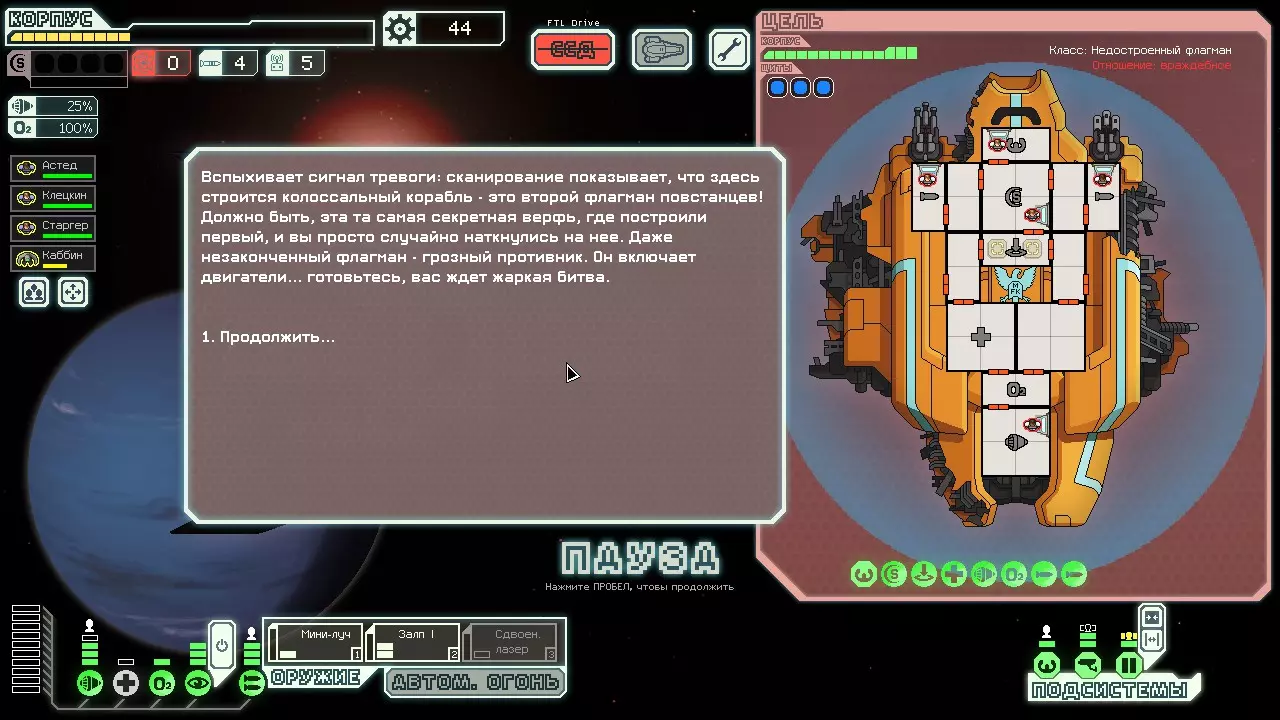The height and width of the screenshot is (720, 1280).
Task: Choose the dialogue option 'Продолжить...'
Action: click(268, 337)
